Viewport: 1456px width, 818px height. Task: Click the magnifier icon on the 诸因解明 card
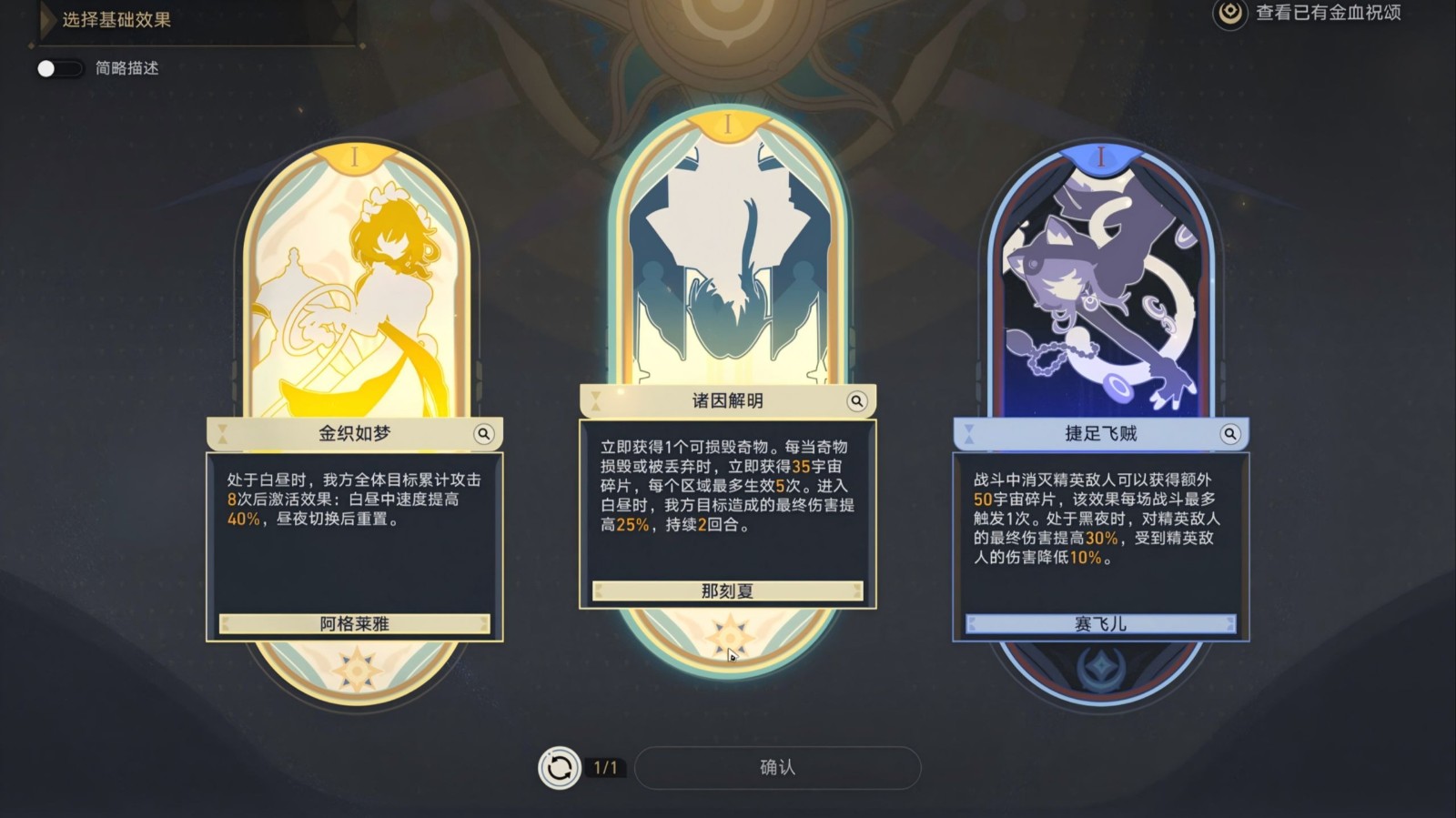point(856,399)
